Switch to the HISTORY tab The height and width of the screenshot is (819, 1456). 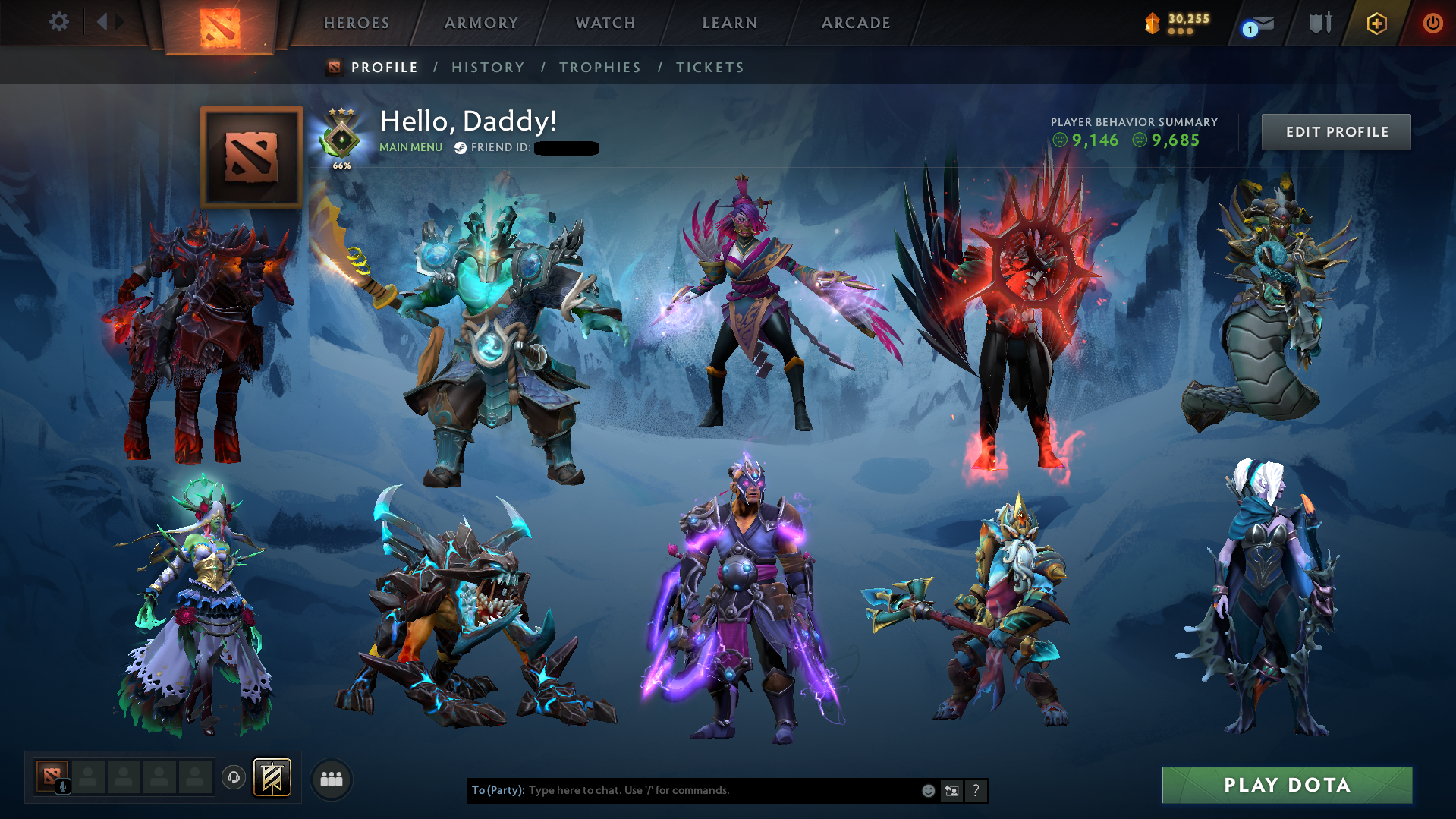pyautogui.click(x=488, y=67)
